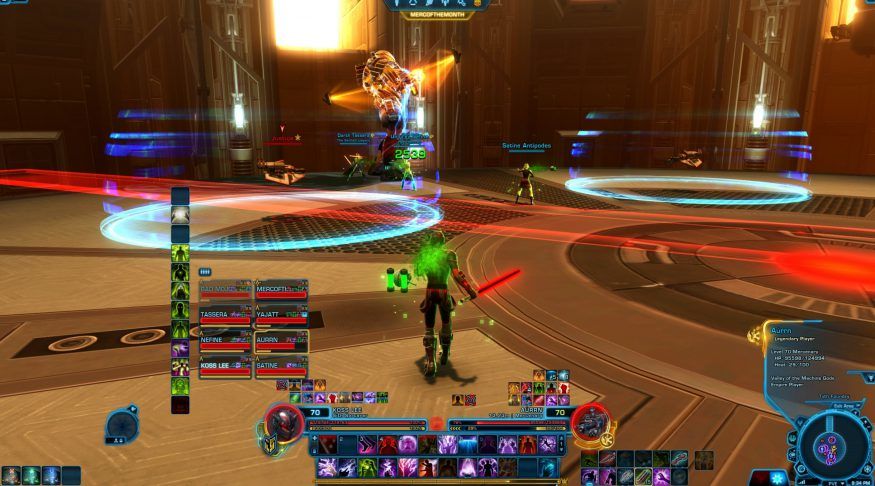Click the Koss Lee player portrait
Screen dimensions: 875x486
(285, 423)
